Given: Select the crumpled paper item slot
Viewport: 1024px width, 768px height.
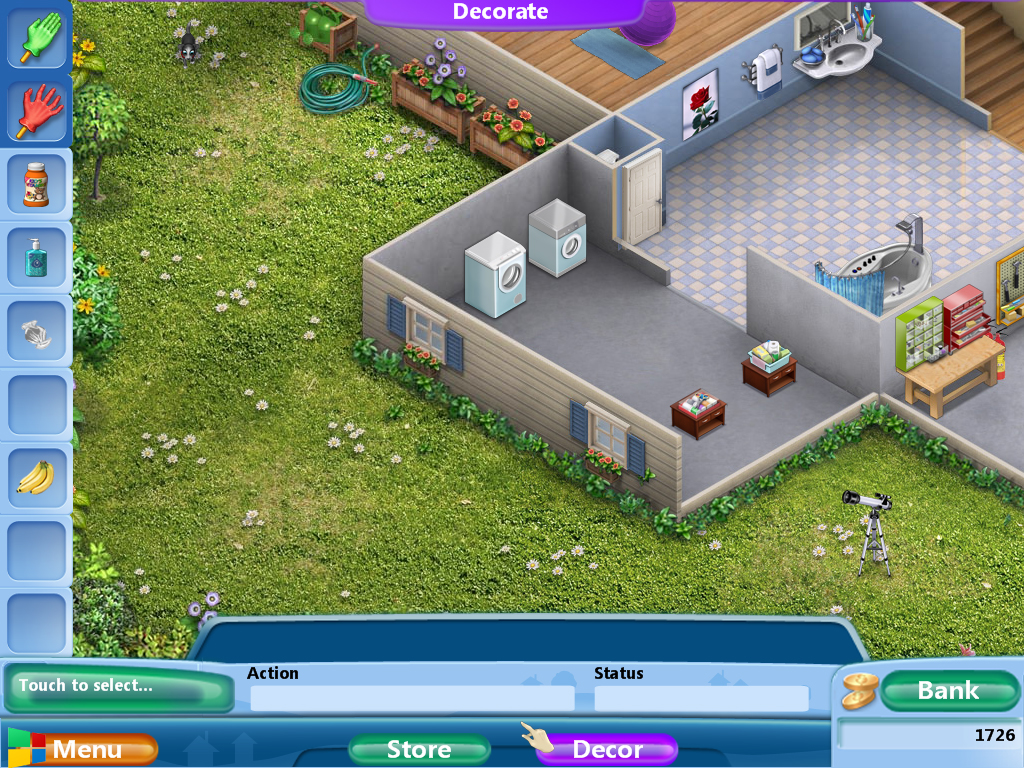Looking at the screenshot, I should tap(37, 331).
